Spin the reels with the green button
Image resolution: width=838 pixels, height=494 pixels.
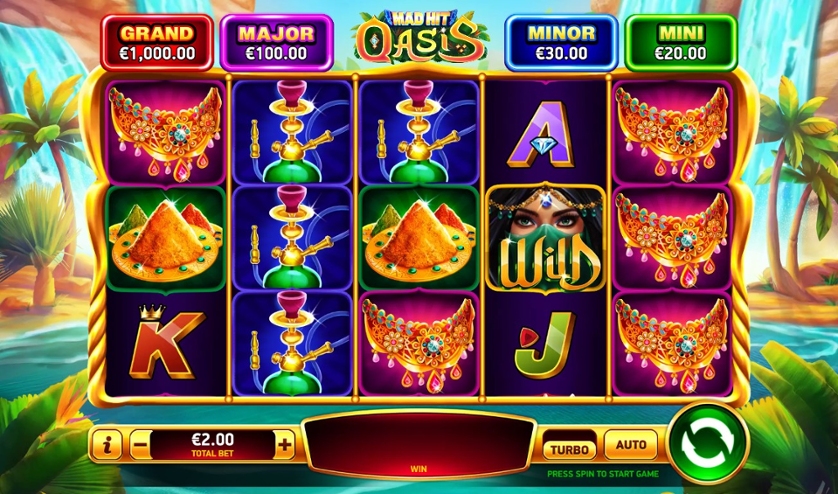708,440
